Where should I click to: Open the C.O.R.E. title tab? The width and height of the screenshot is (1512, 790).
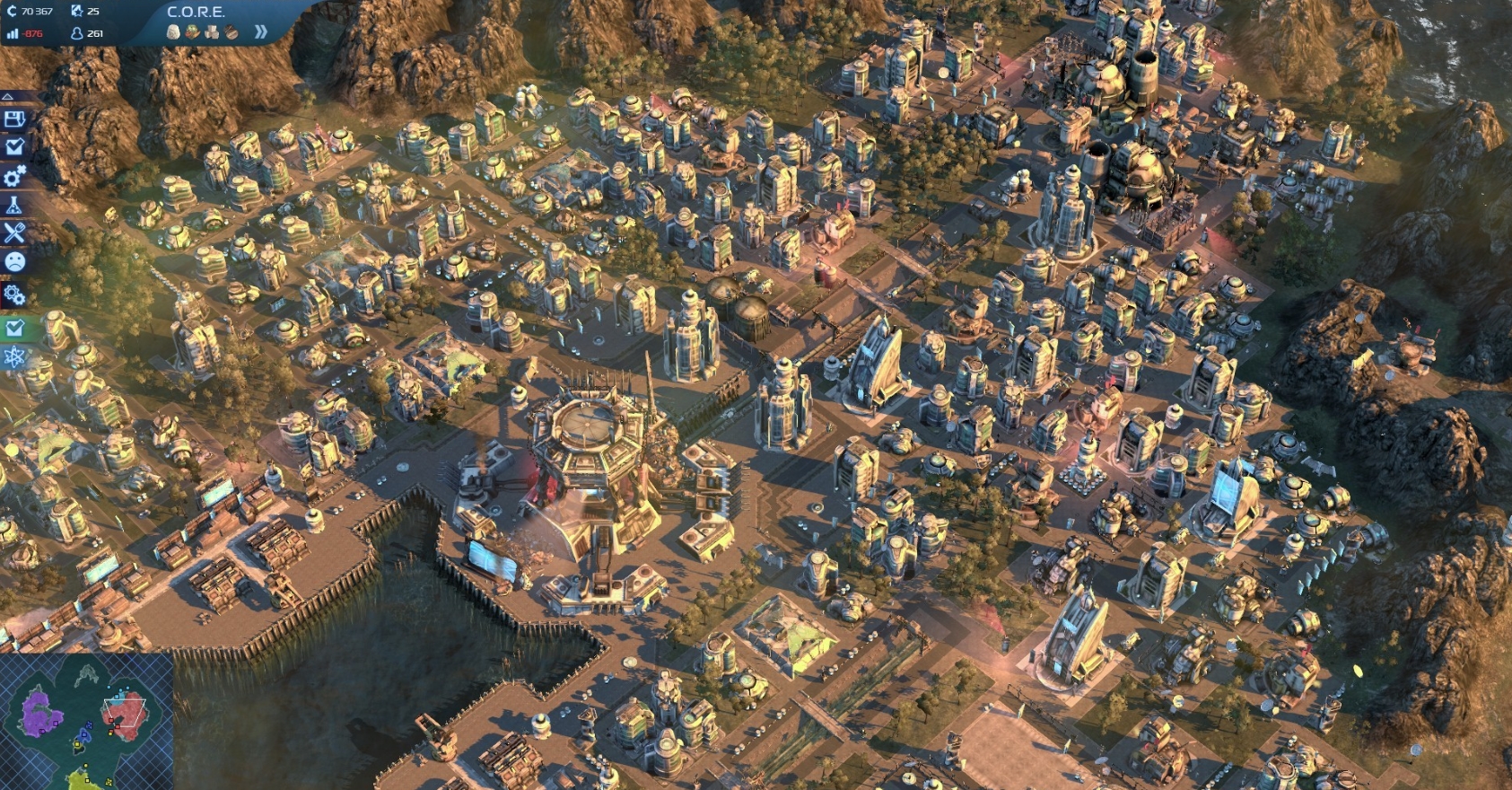196,13
